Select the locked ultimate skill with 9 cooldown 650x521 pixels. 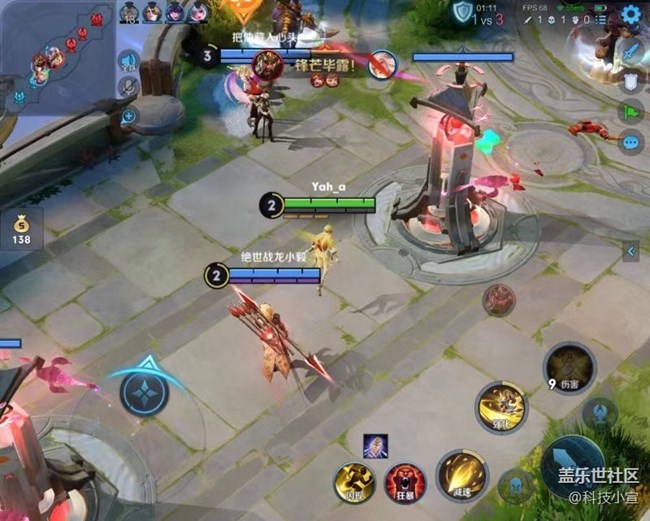(x=569, y=367)
